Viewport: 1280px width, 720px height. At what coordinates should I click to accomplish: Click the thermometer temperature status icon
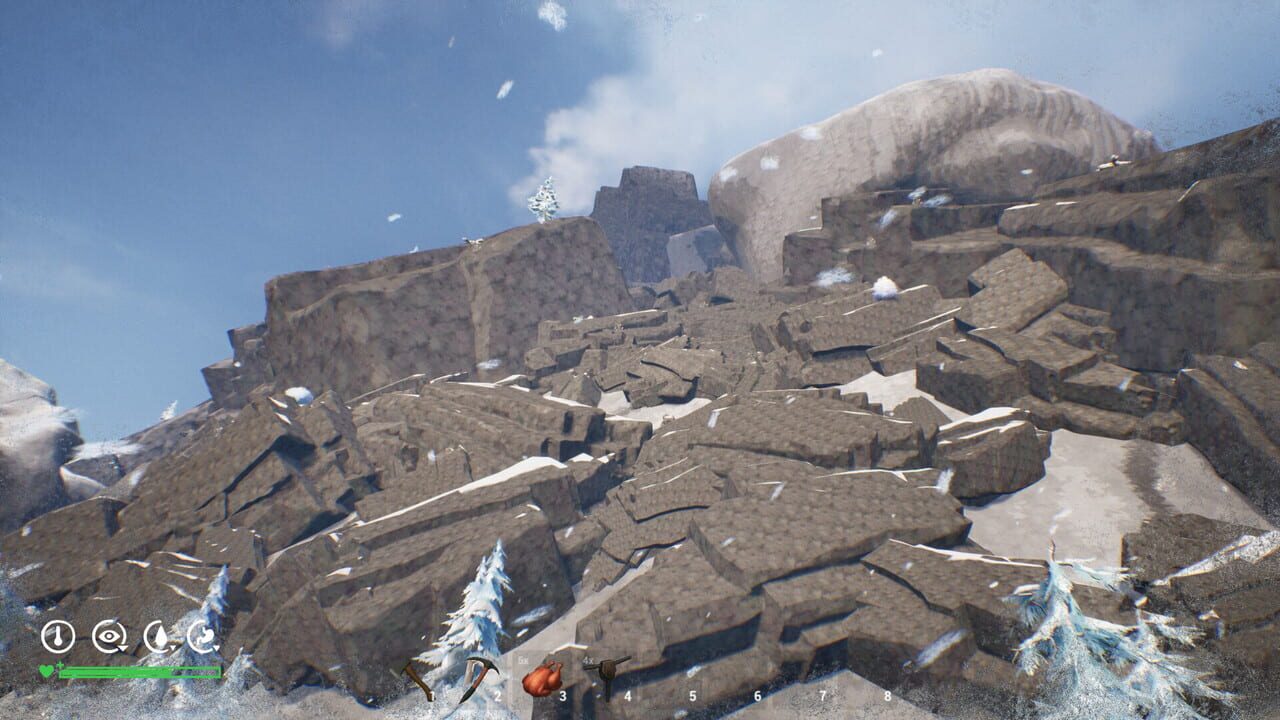tap(57, 636)
